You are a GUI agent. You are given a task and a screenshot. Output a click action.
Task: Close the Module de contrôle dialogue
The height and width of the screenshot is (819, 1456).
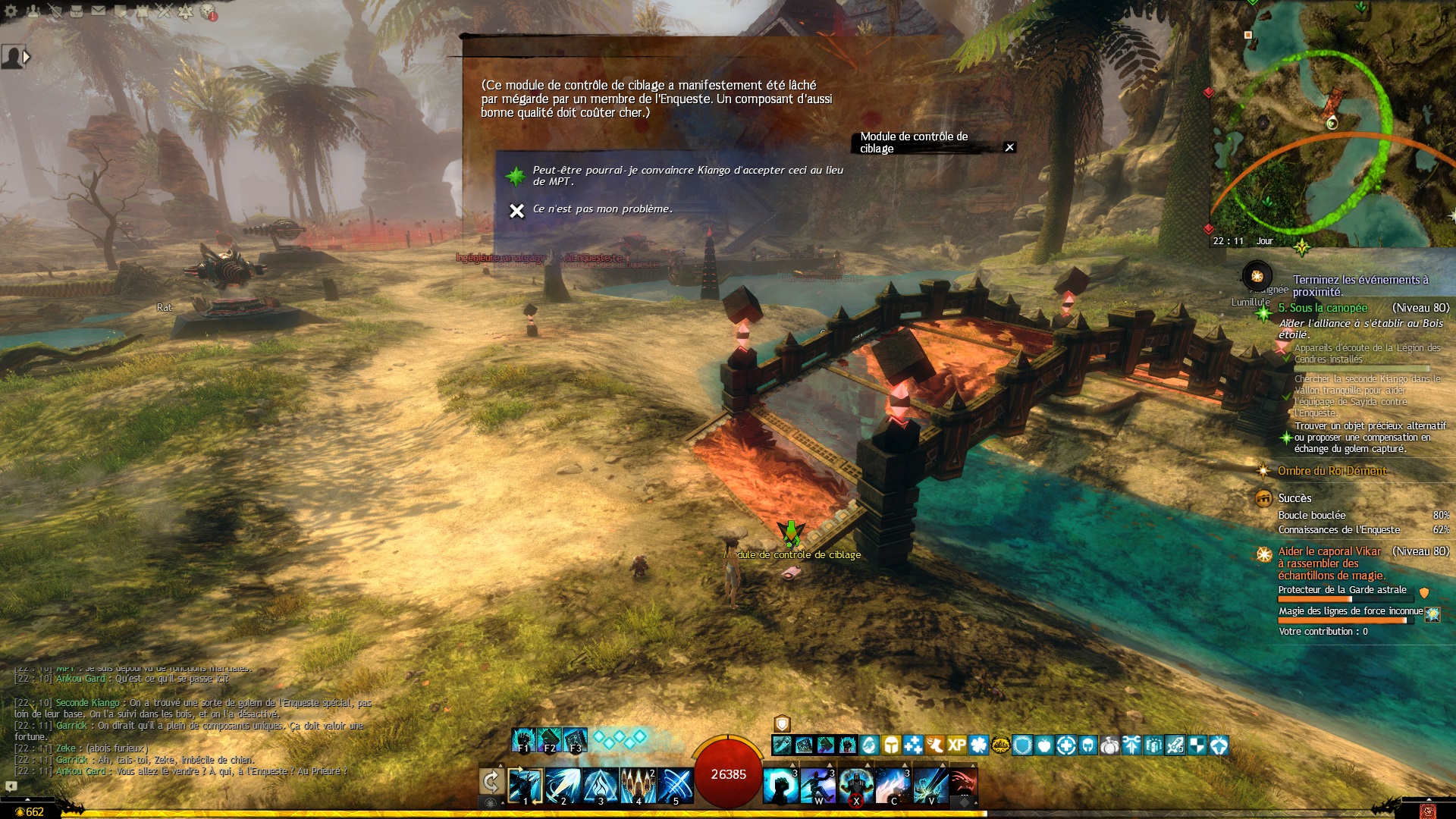coord(1009,148)
